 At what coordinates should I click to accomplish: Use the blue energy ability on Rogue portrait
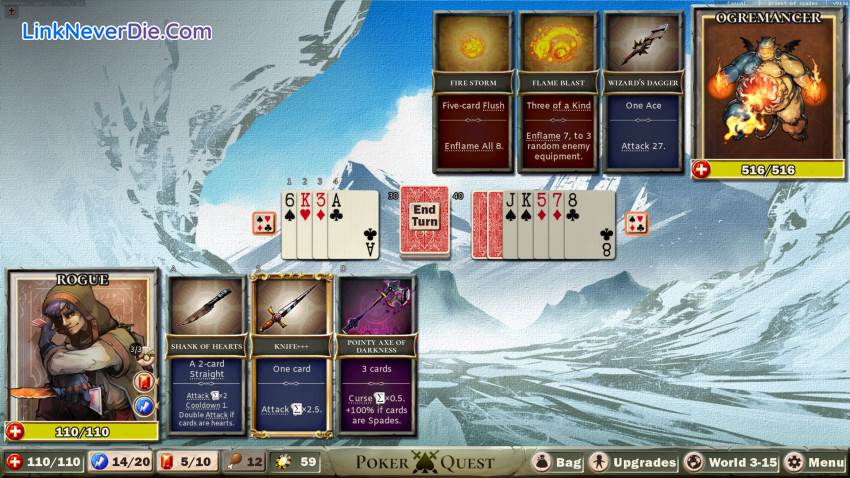pyautogui.click(x=143, y=406)
